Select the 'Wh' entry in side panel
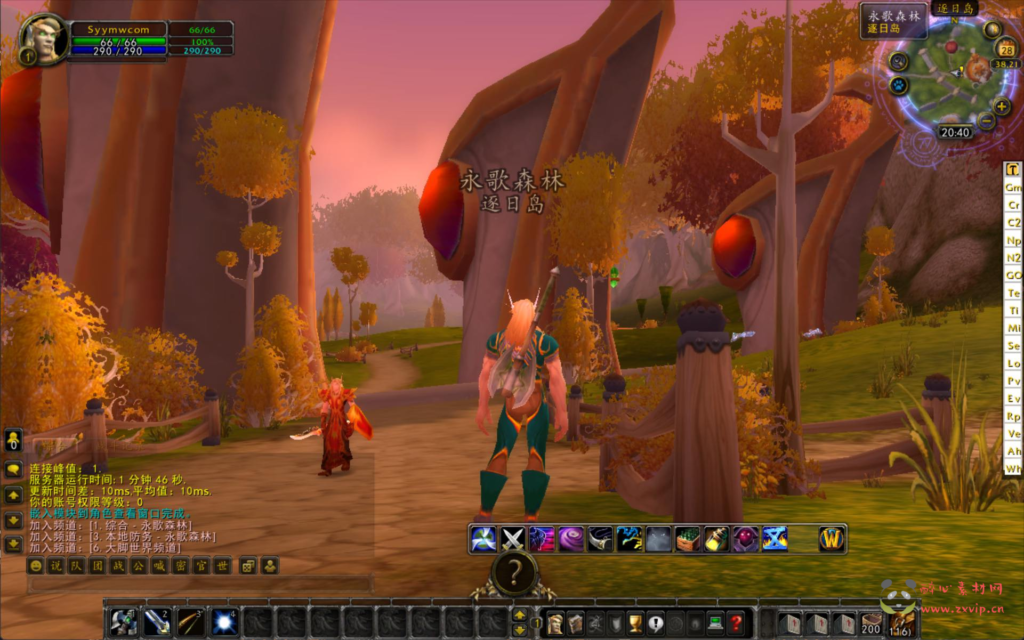The image size is (1024, 640). [1013, 469]
